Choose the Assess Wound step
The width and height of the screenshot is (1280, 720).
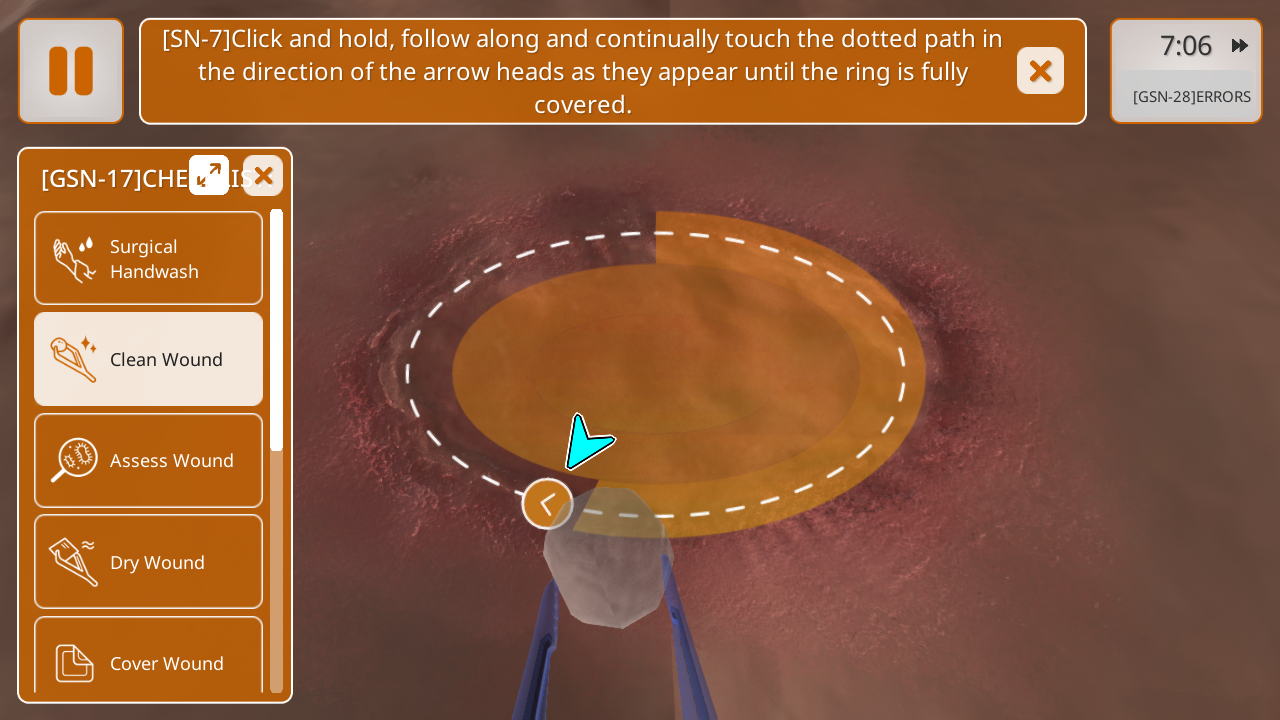[149, 460]
